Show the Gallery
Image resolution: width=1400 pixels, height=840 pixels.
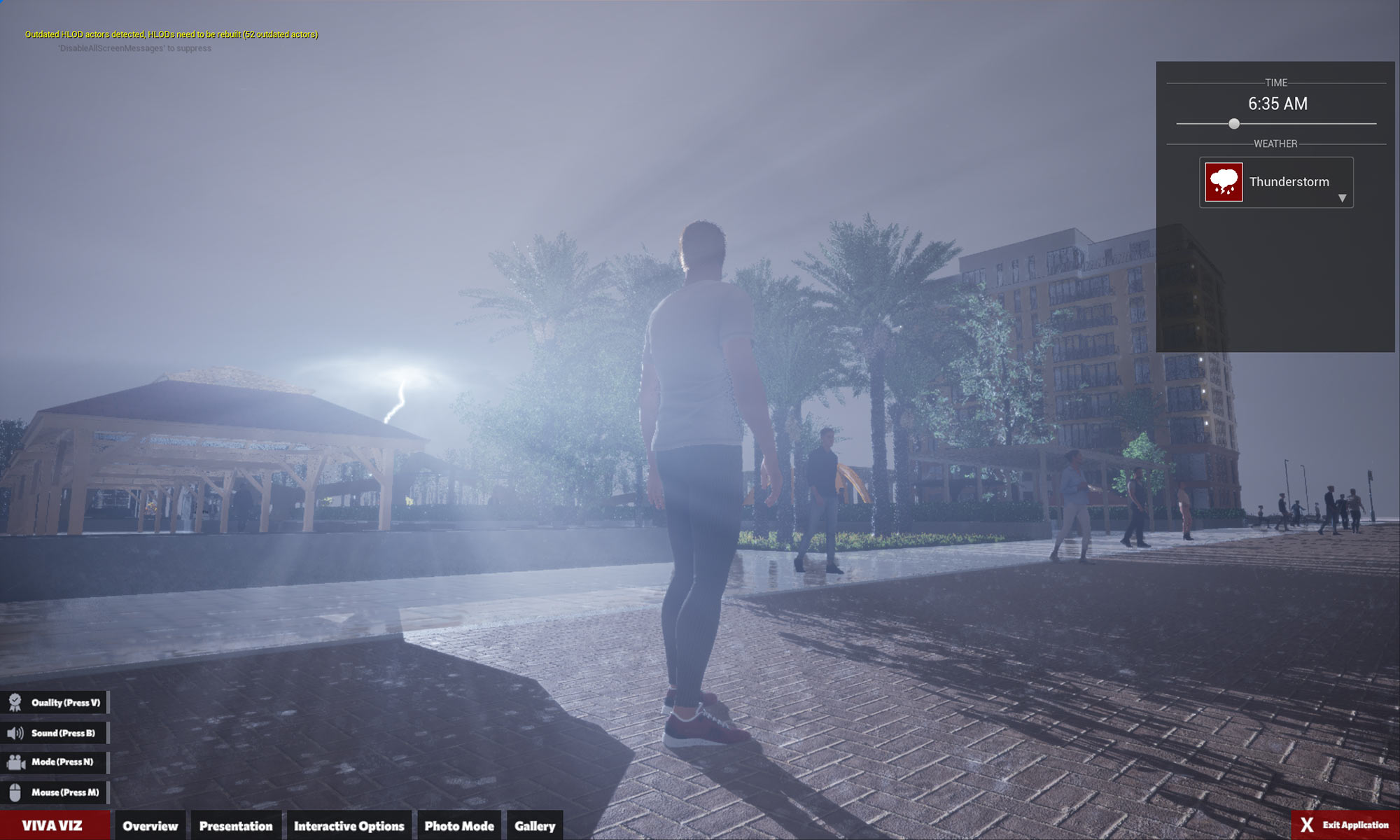point(535,826)
